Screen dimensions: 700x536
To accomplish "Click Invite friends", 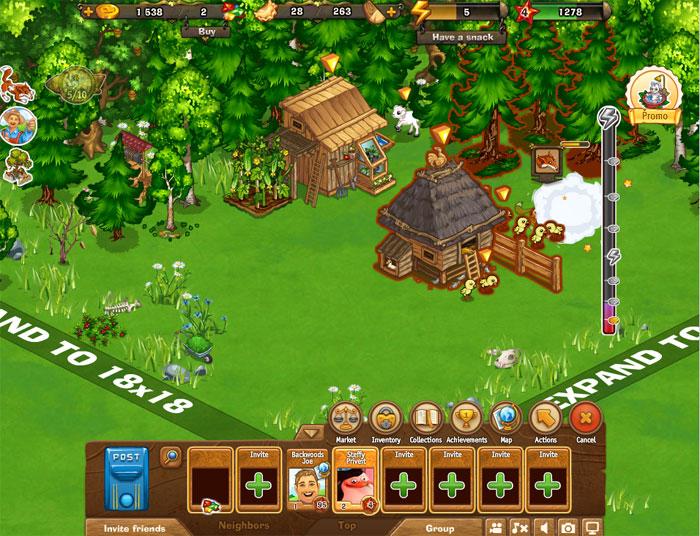I will coord(125,527).
